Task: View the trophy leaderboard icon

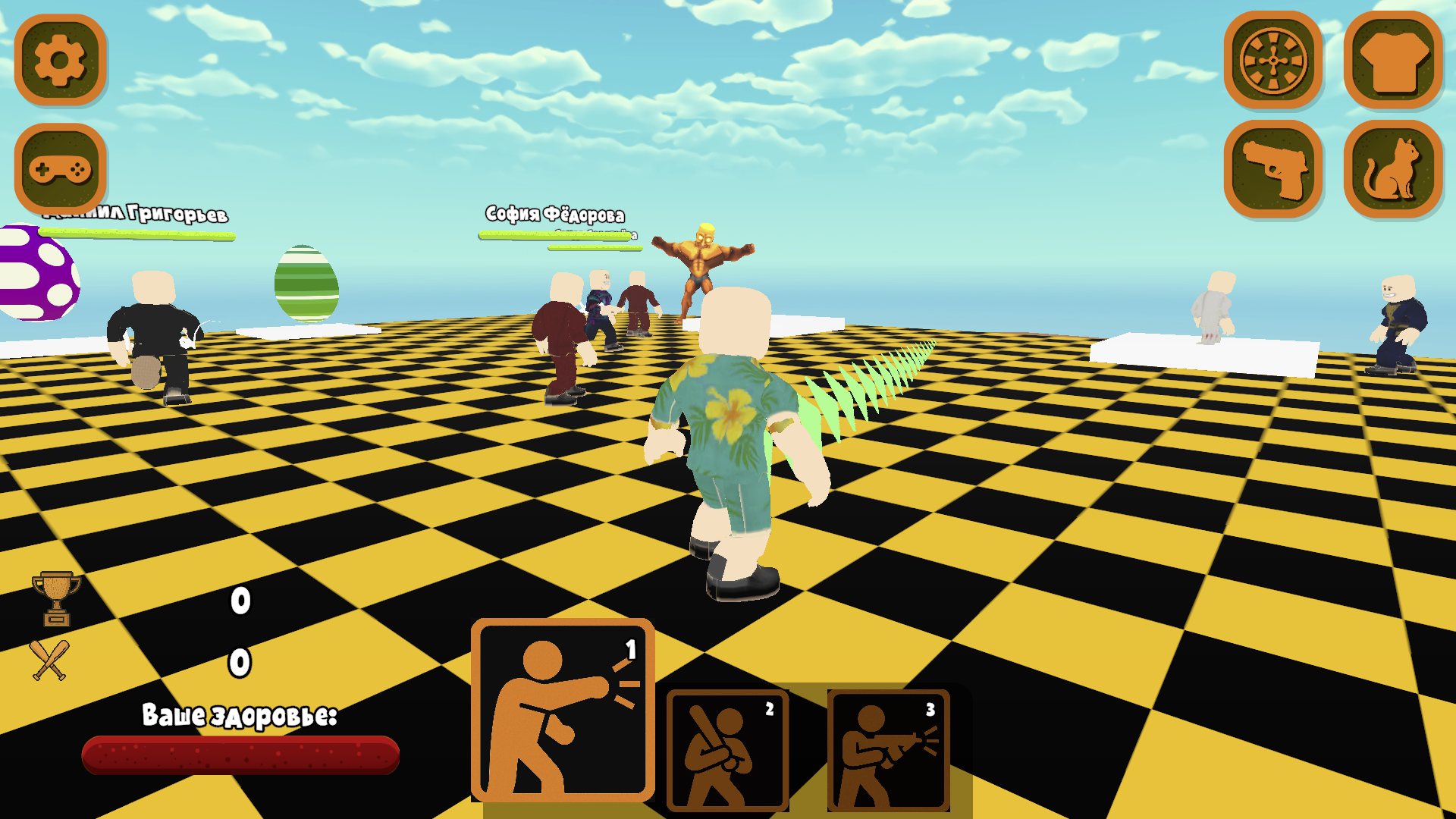Action: 55,598
